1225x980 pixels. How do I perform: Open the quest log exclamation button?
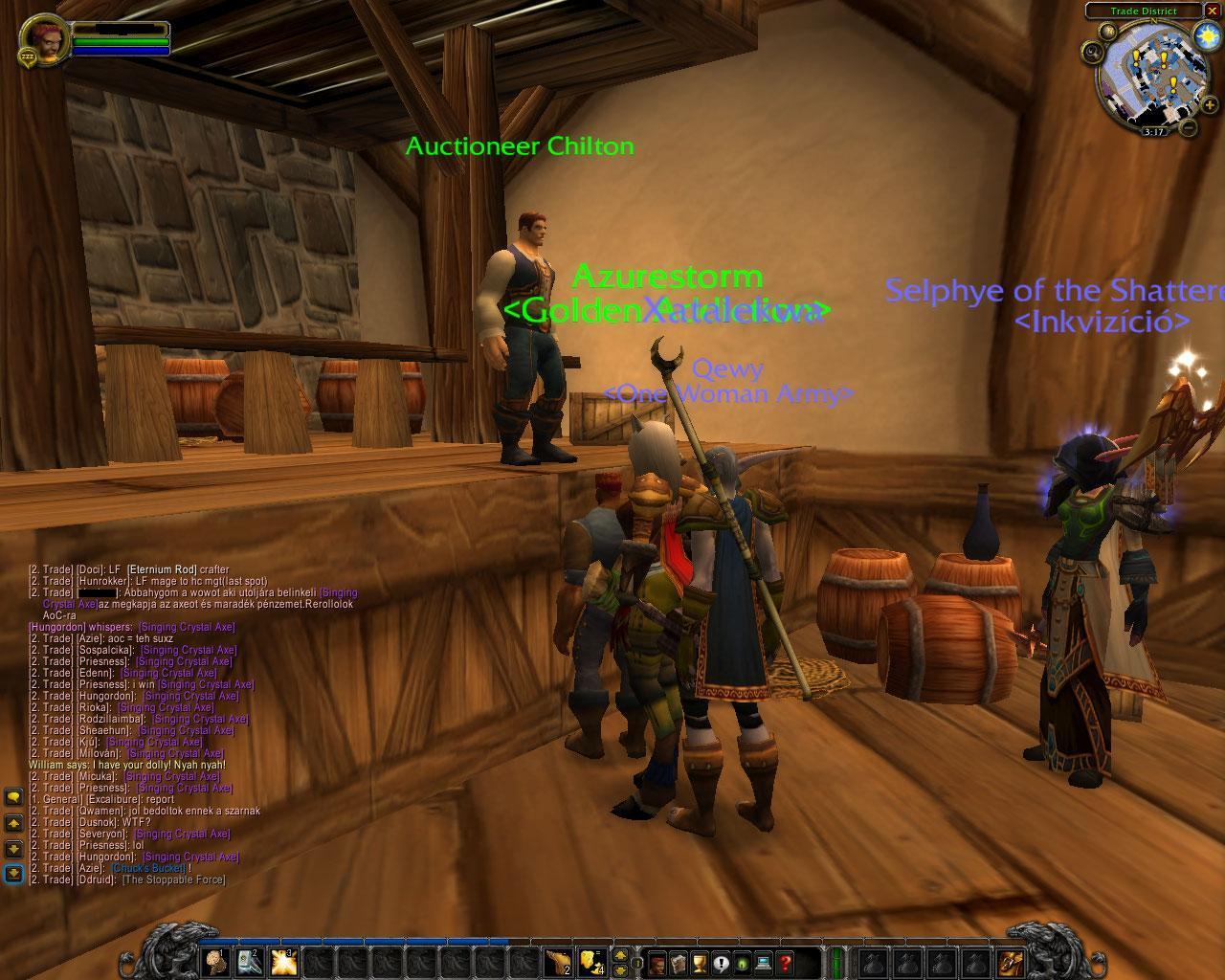pos(721,962)
